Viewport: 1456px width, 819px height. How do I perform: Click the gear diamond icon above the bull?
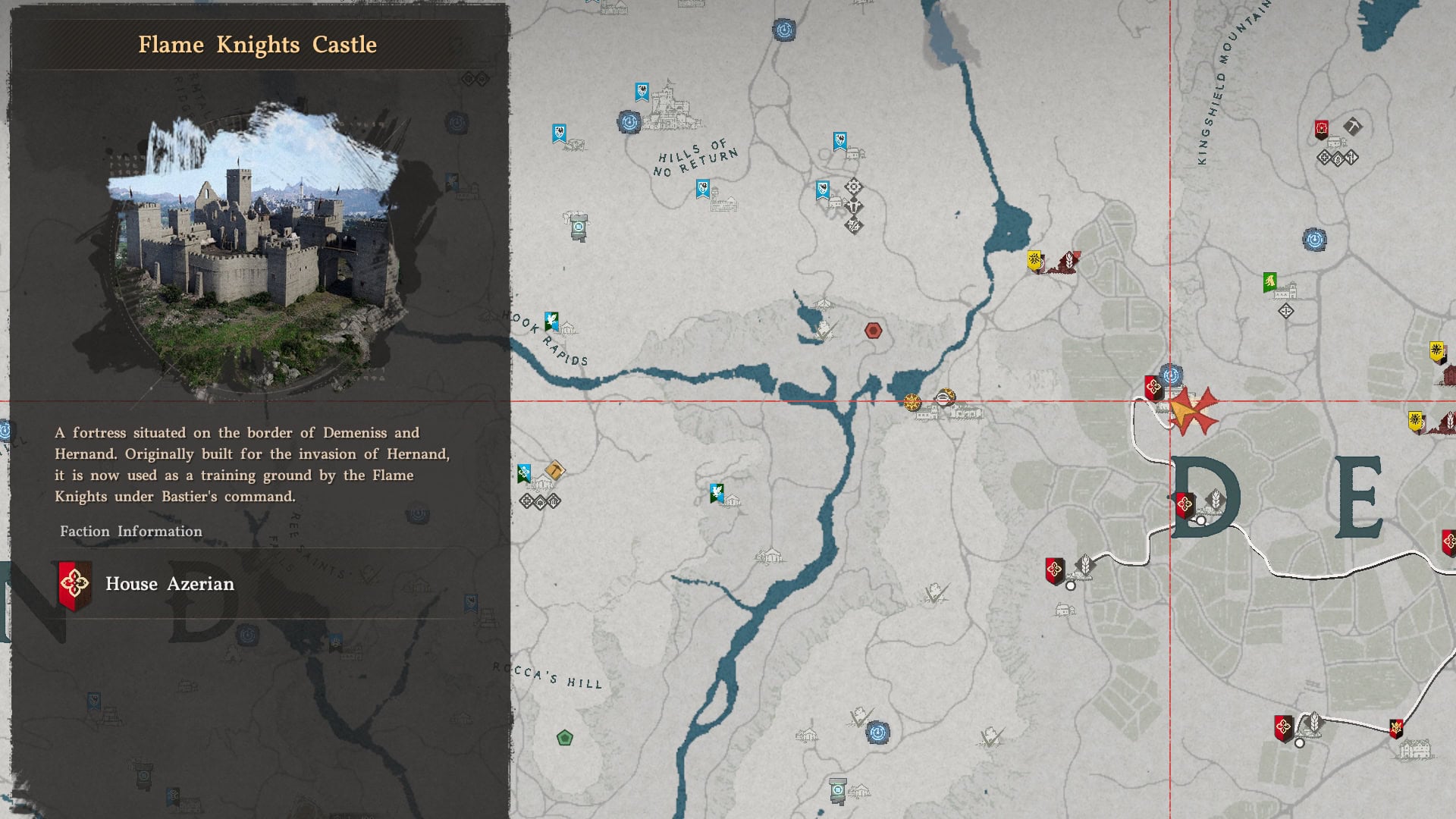click(854, 187)
